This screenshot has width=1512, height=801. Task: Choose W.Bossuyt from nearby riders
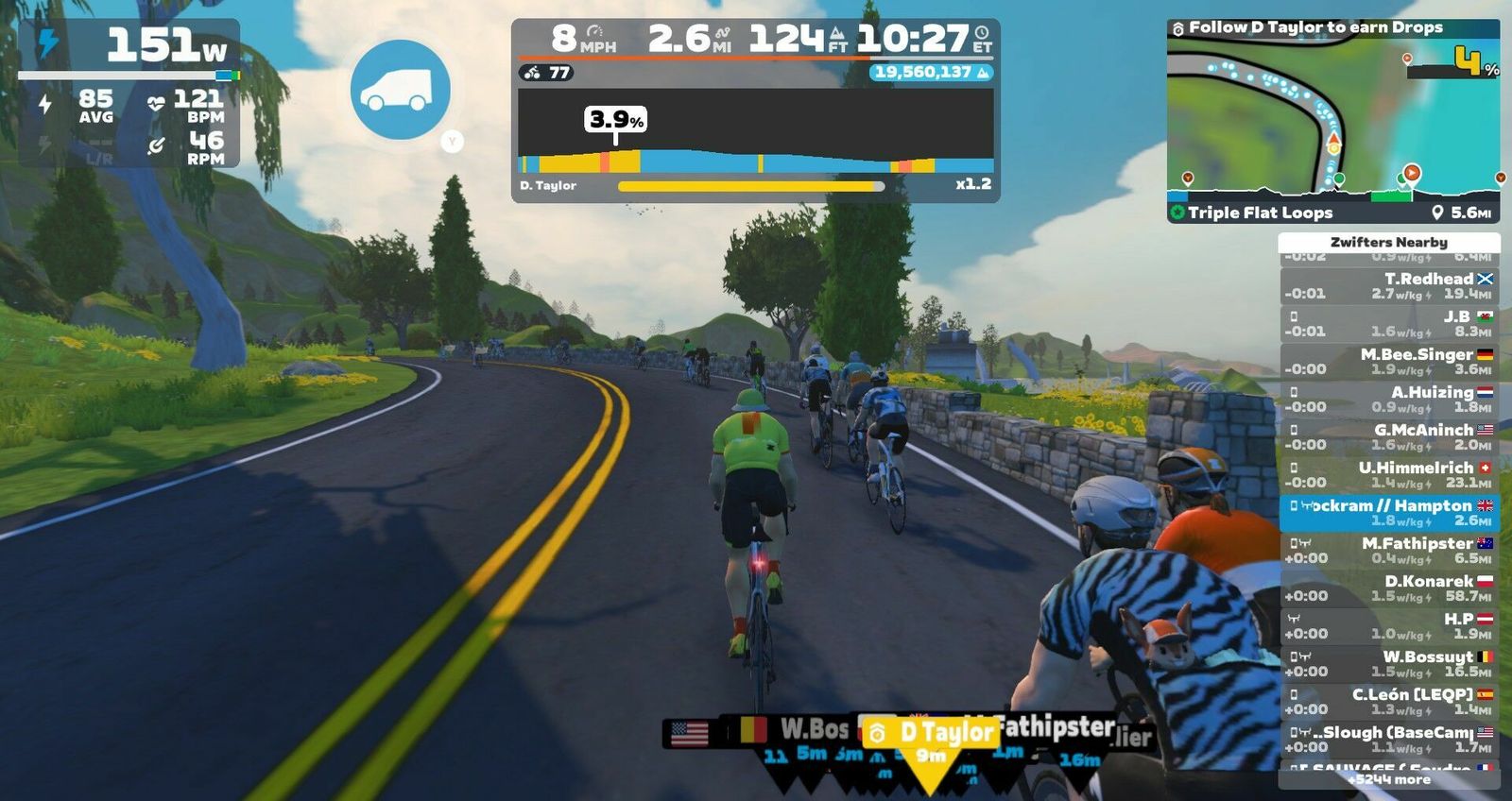[1389, 663]
